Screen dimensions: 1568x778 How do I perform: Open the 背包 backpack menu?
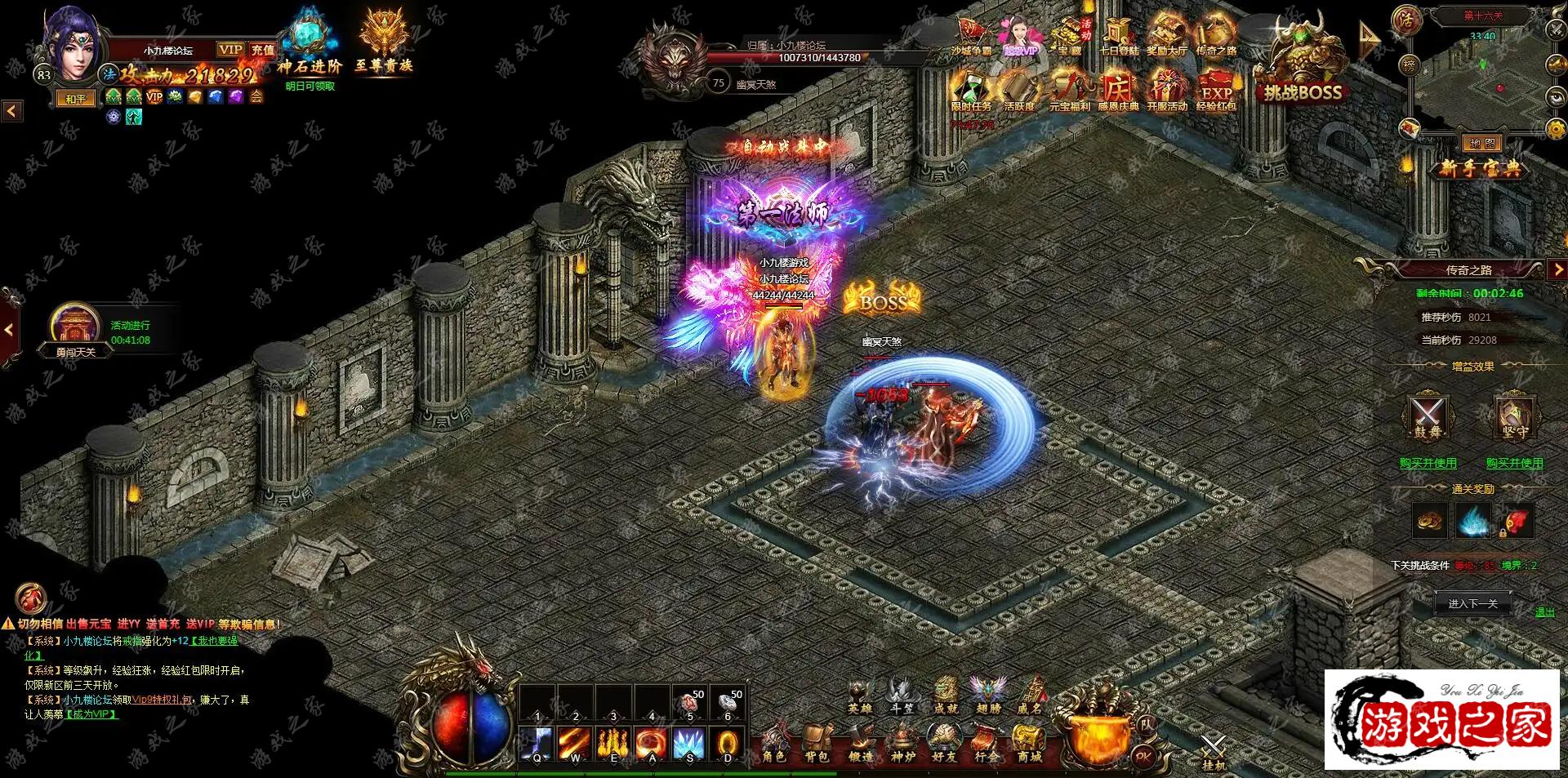[x=817, y=744]
